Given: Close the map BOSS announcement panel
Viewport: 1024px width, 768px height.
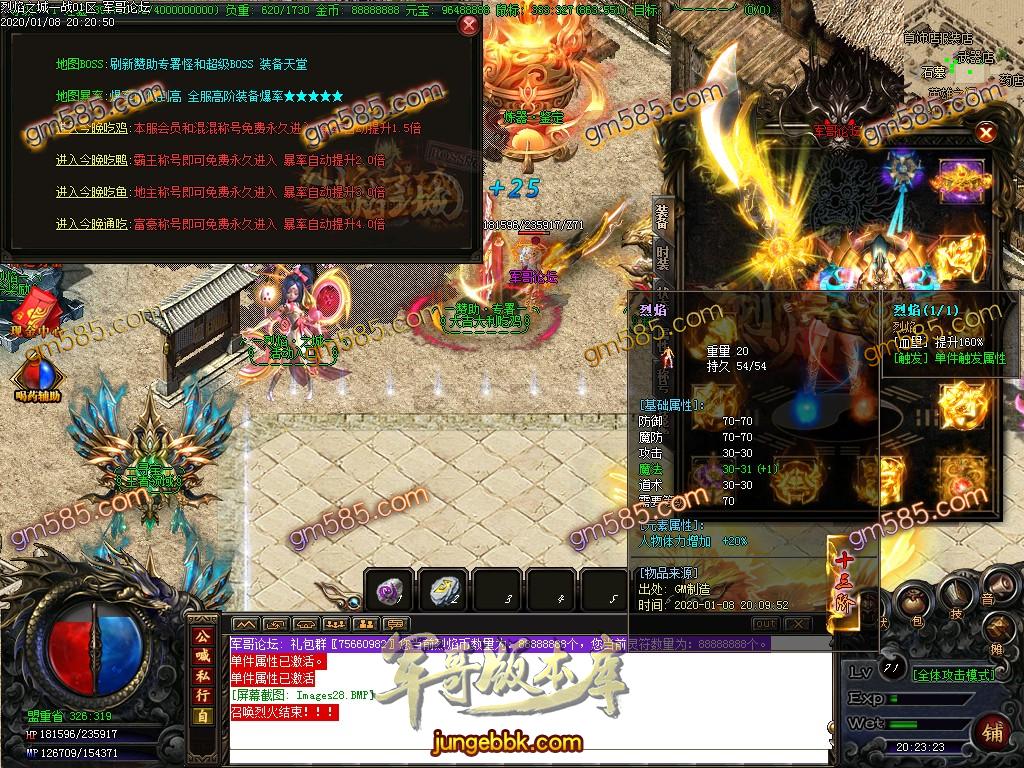Looking at the screenshot, I should (x=468, y=24).
